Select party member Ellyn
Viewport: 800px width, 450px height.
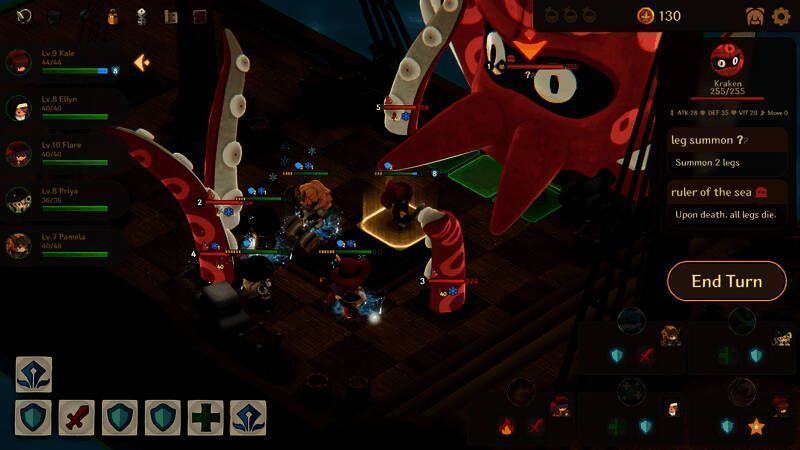coord(20,107)
